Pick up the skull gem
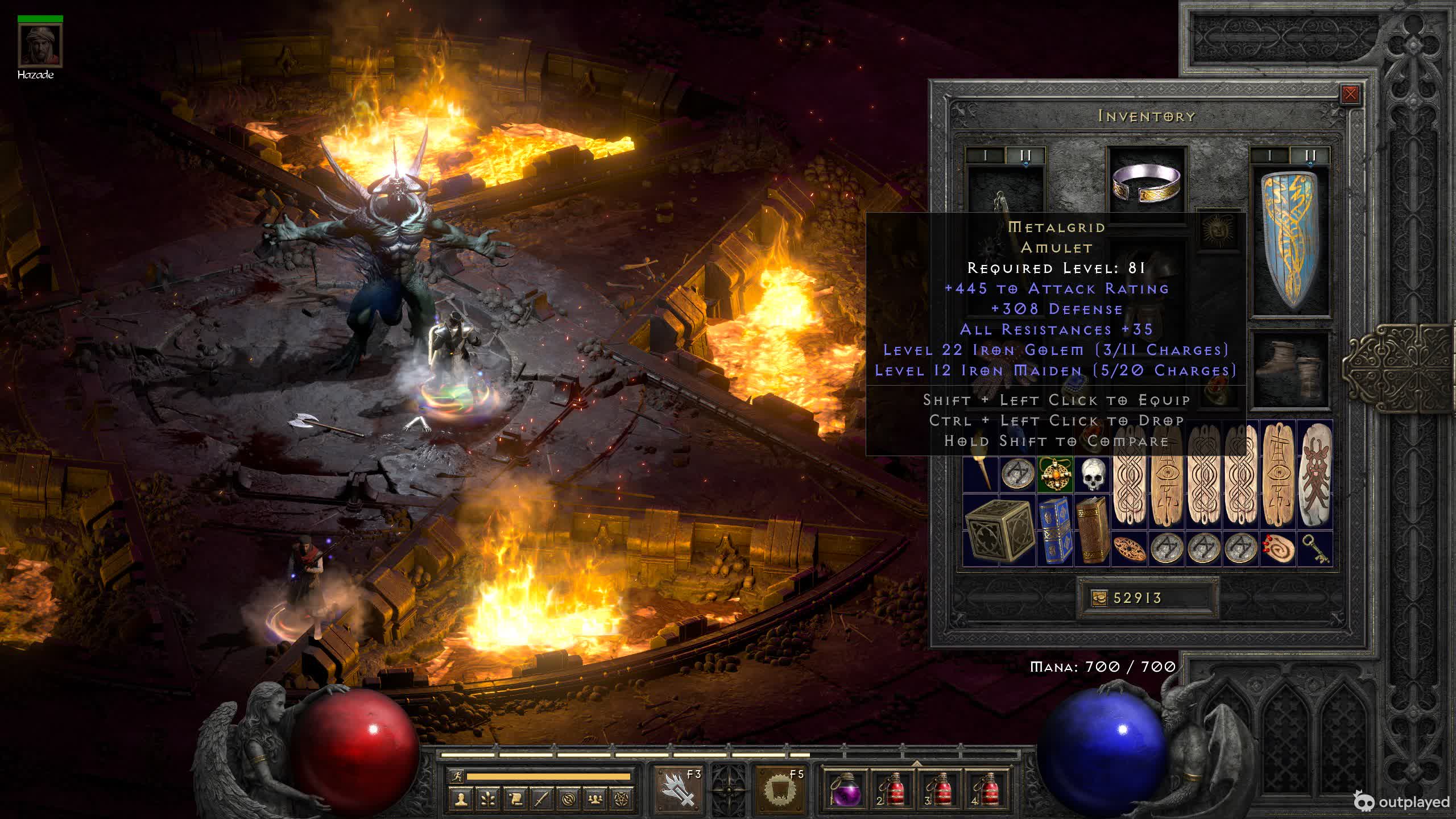Screen dimensions: 1456x819 pyautogui.click(x=1092, y=474)
